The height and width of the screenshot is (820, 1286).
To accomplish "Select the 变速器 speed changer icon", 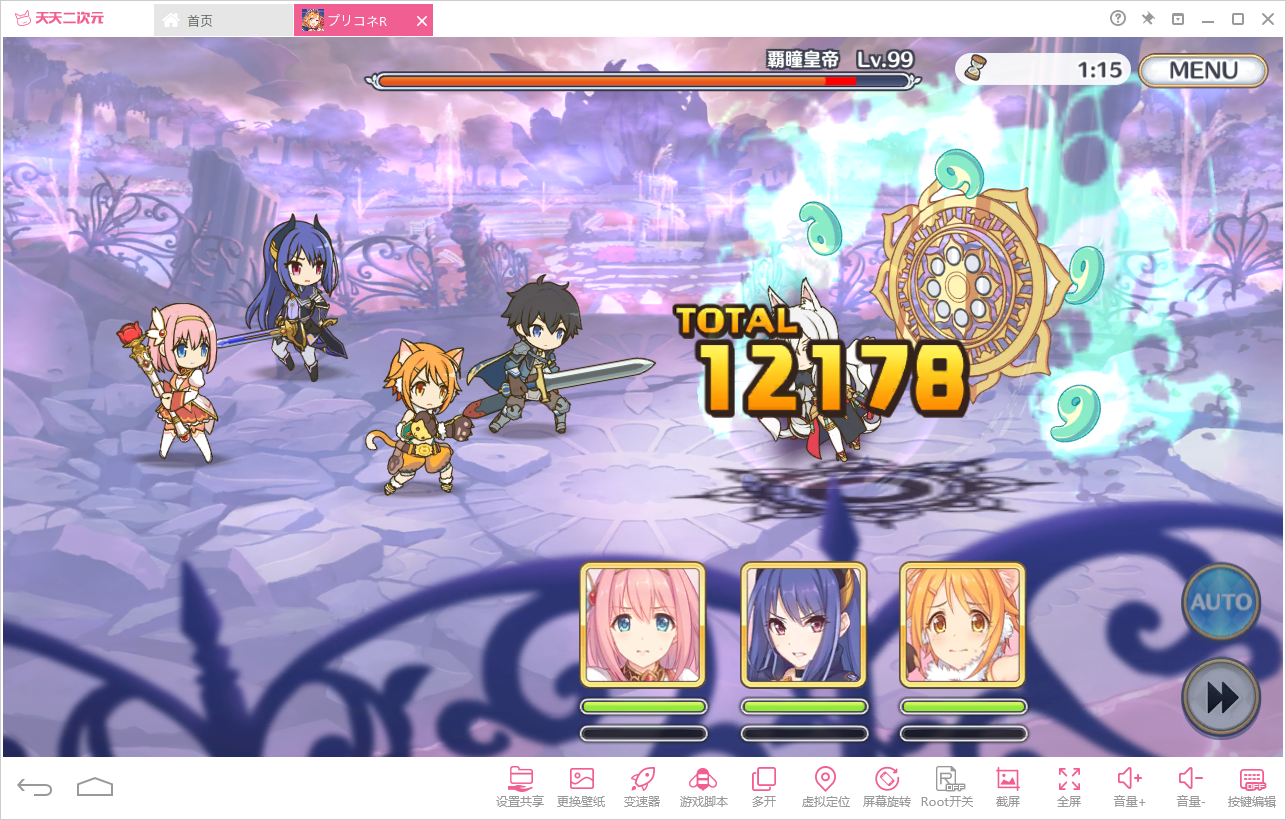I will pyautogui.click(x=640, y=785).
